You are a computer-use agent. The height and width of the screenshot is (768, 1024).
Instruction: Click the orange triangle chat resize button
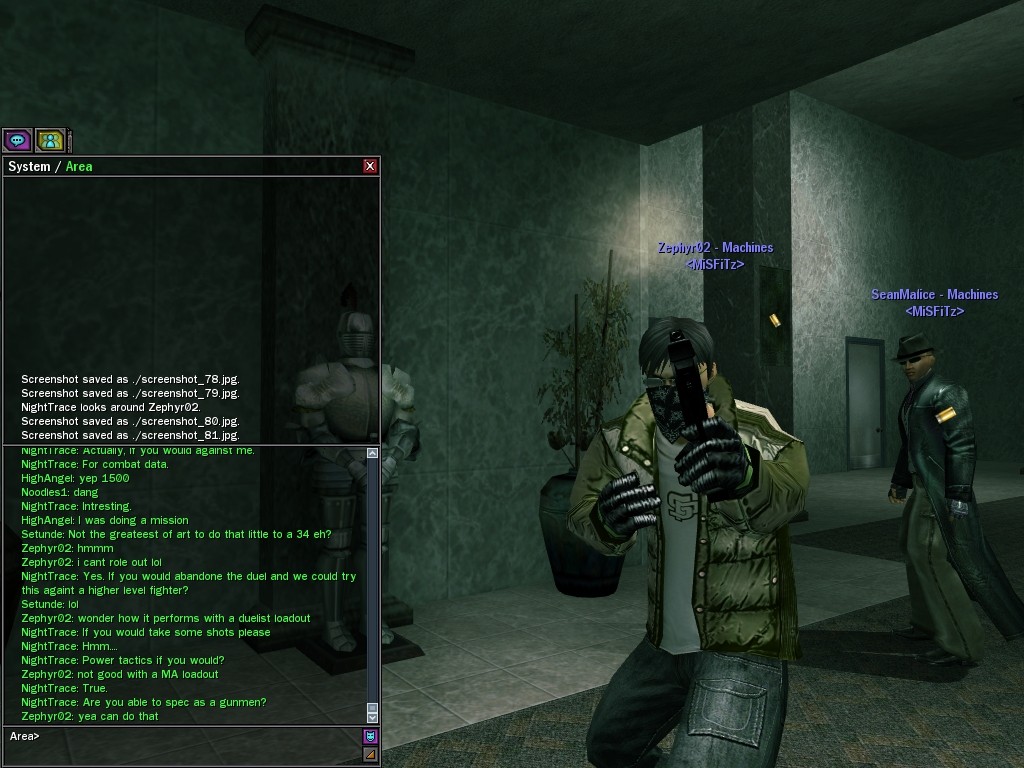click(x=370, y=754)
